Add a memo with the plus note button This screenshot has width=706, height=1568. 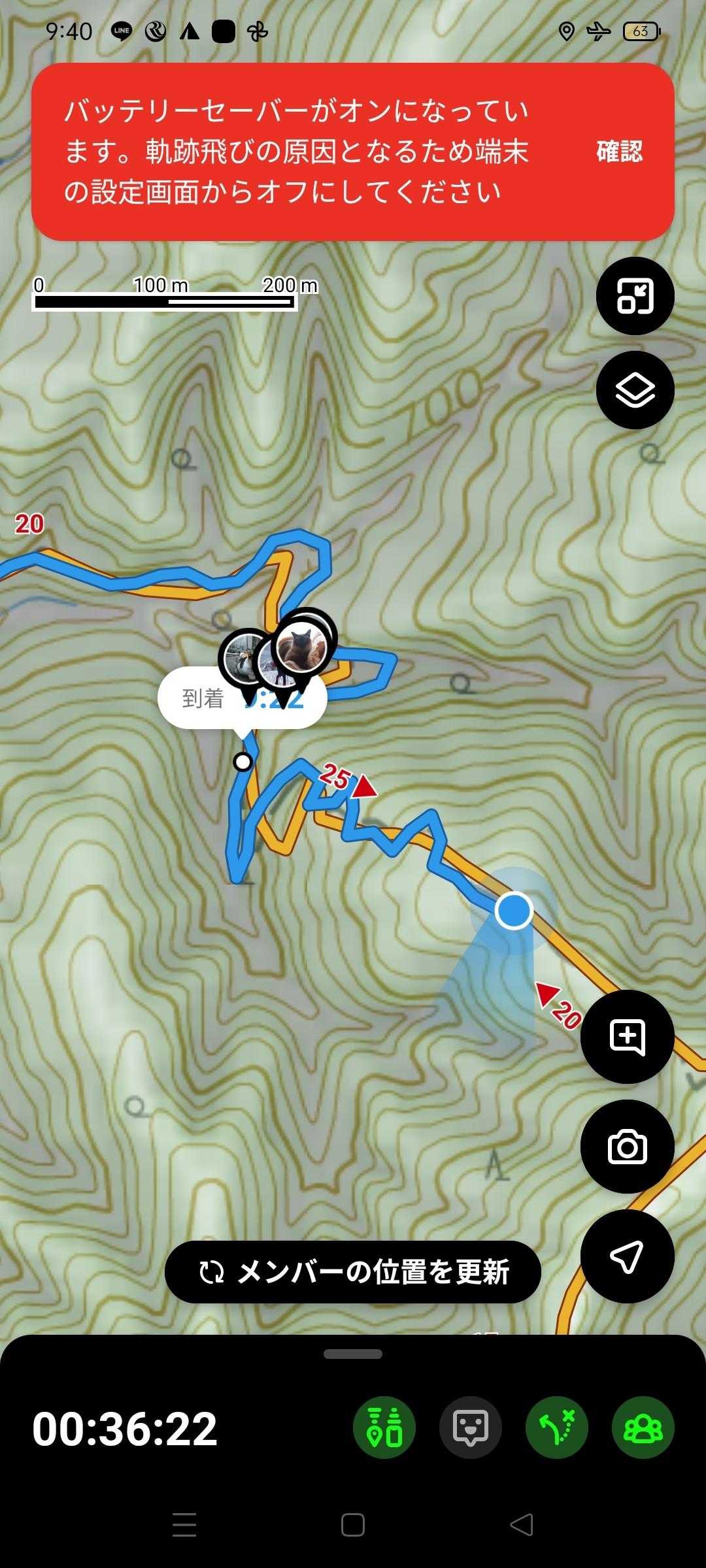(x=627, y=1037)
